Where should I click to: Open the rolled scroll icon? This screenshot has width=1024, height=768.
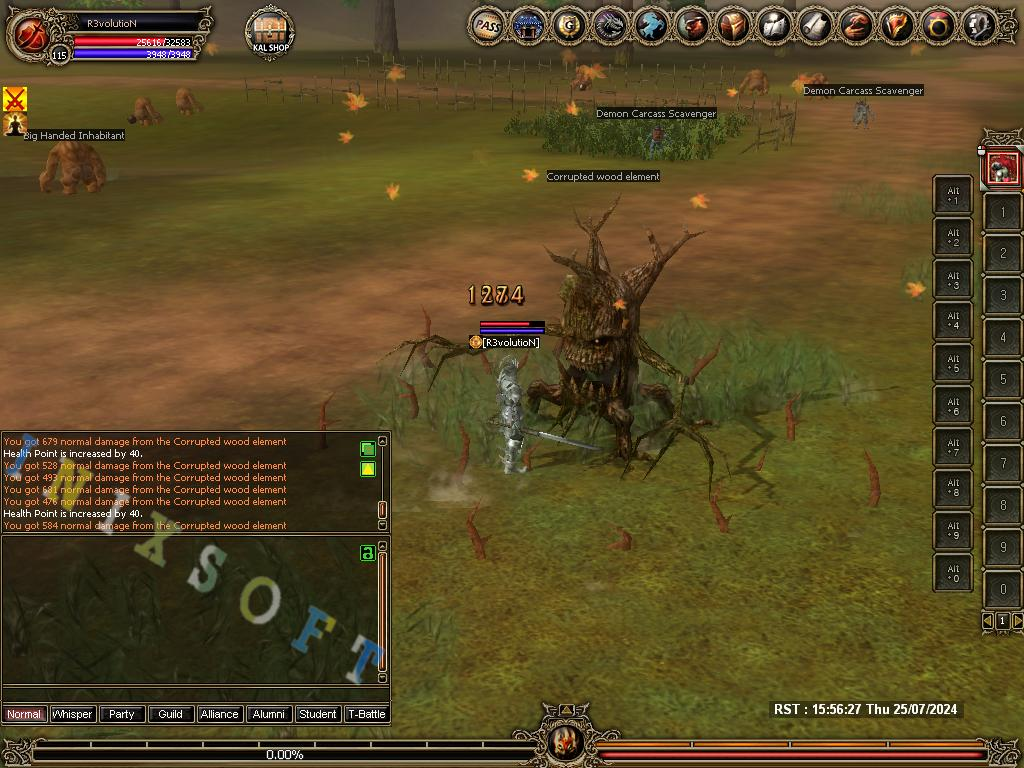click(815, 26)
